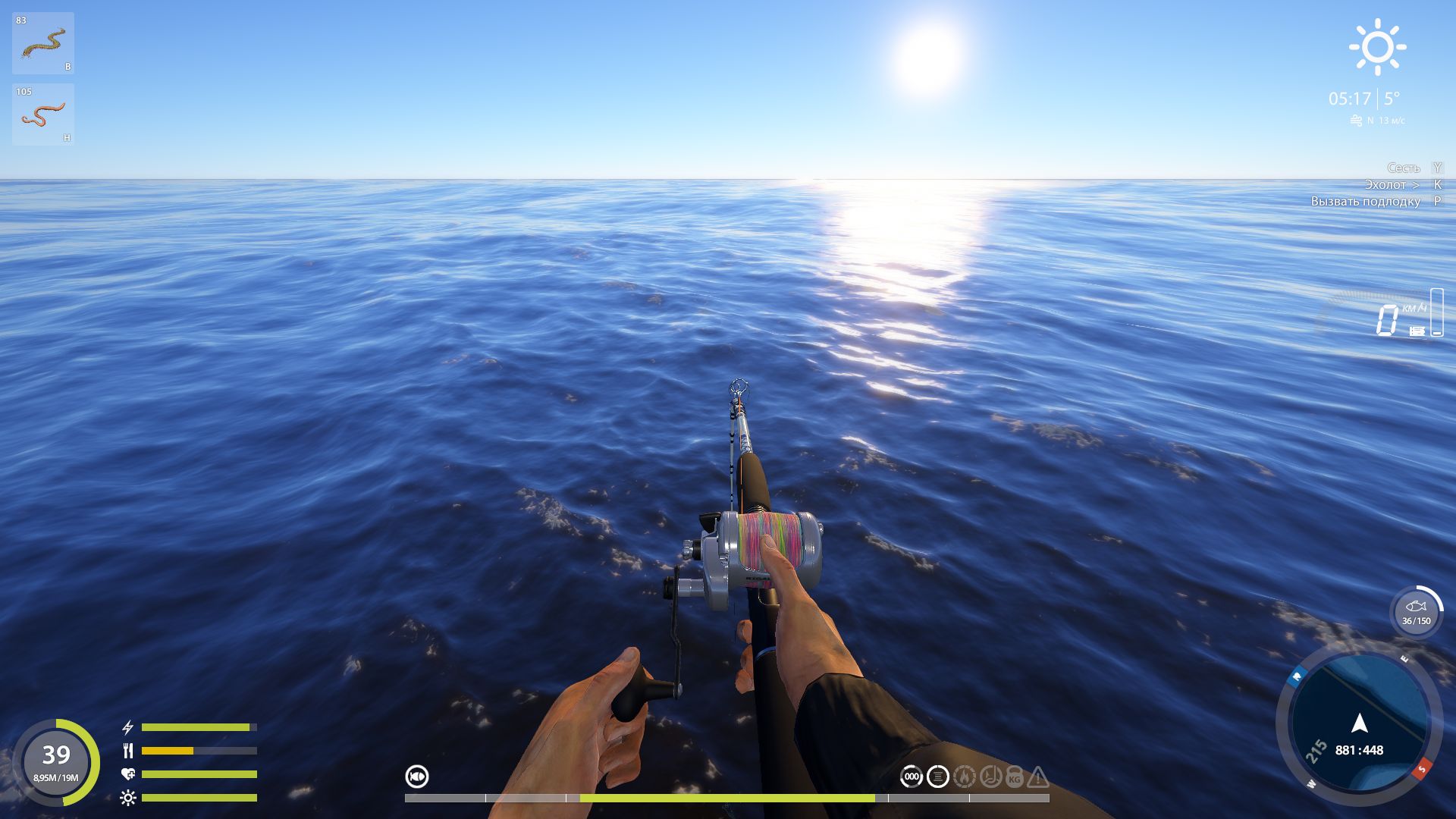This screenshot has height=819, width=1456.
Task: Click the KG kettlebell load indicator
Action: (1013, 776)
